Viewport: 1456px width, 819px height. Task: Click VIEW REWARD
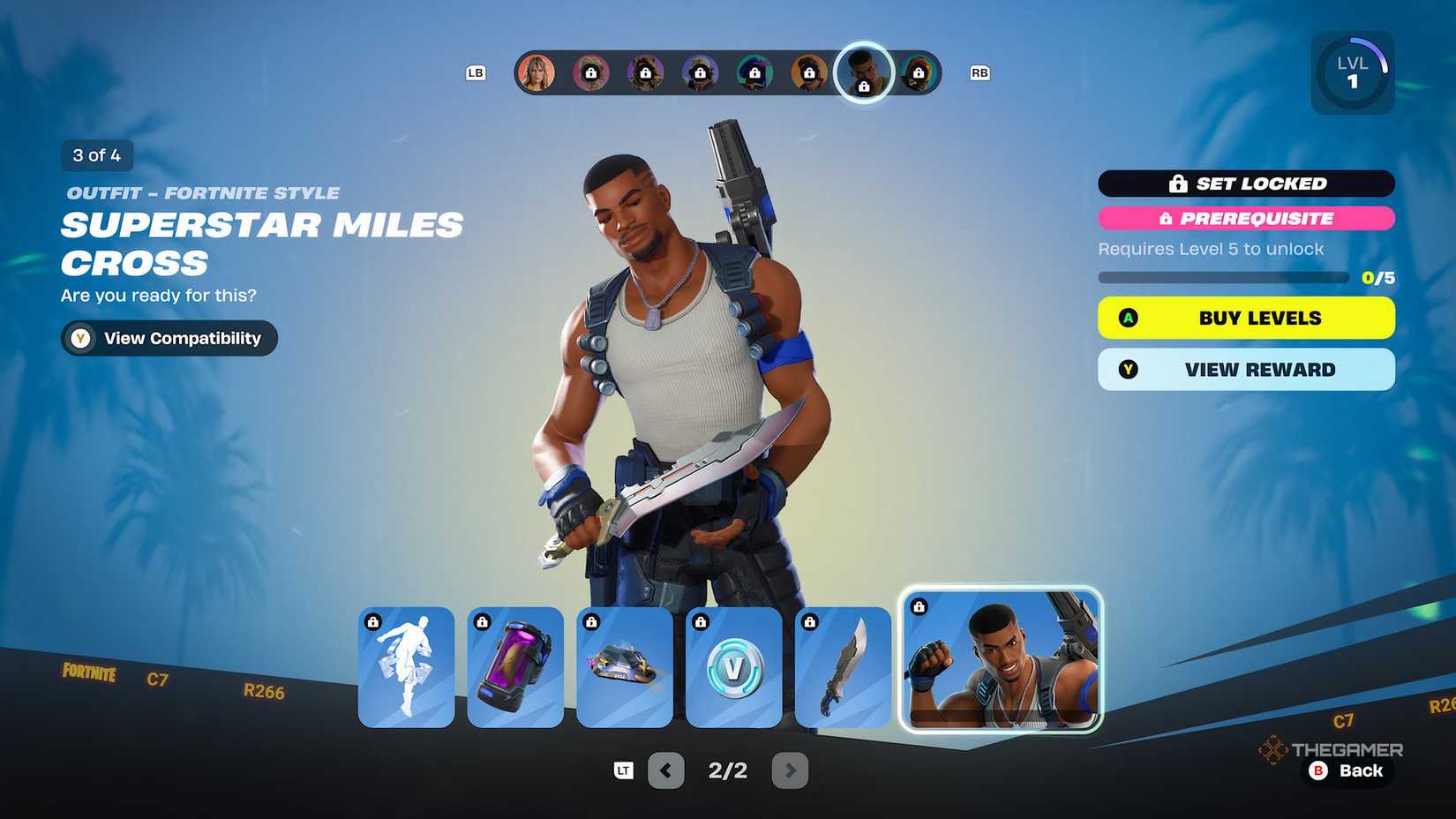(x=1246, y=369)
